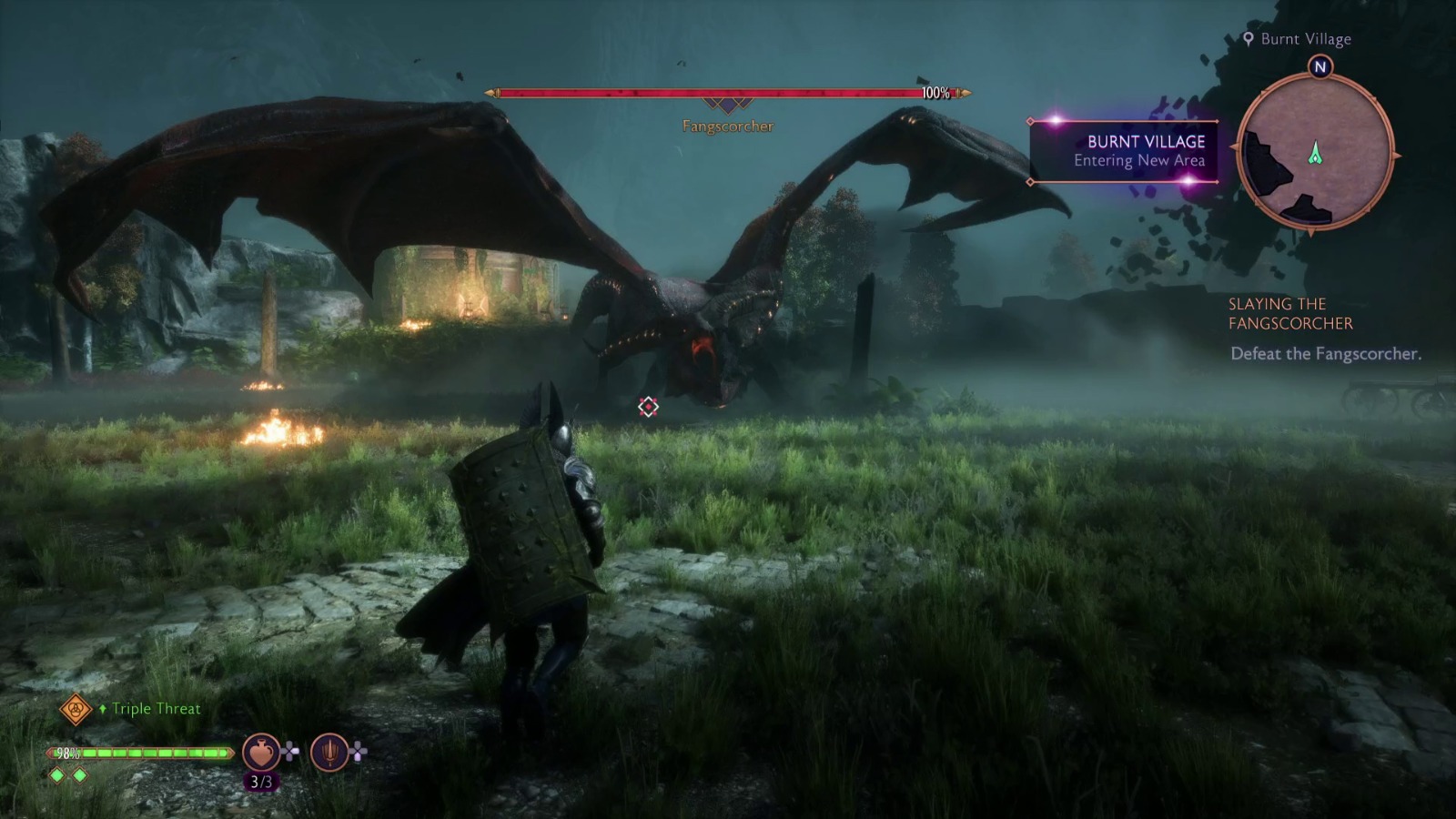Click the d-pad icon beside the potion
This screenshot has height=819, width=1456.
tap(288, 752)
